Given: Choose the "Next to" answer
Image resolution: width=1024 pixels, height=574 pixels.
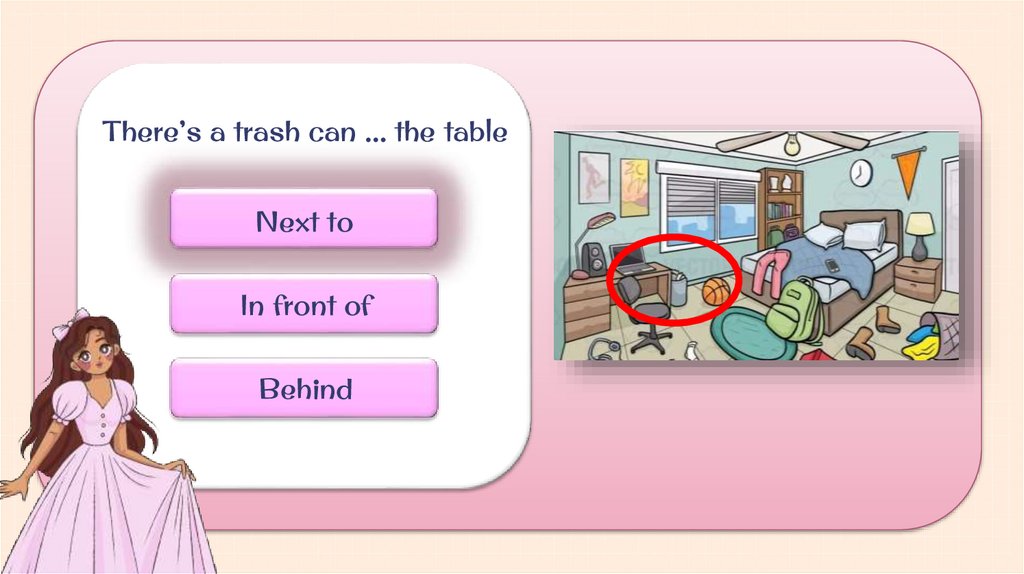Looking at the screenshot, I should [304, 220].
